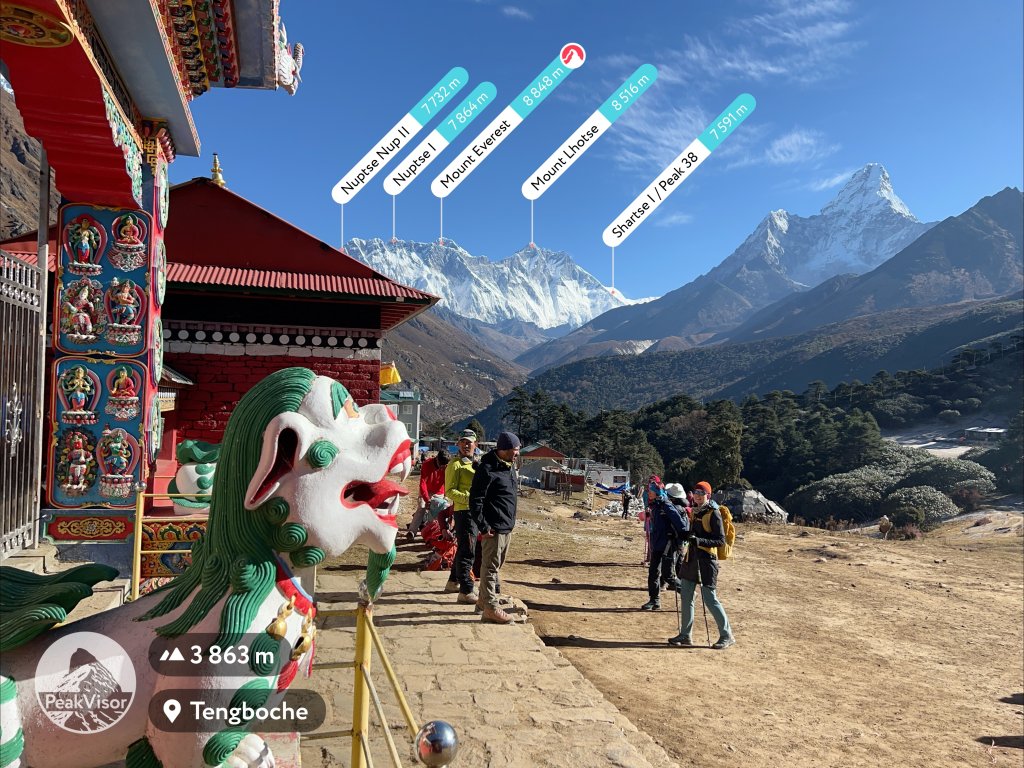Click the PeakVisor logo badge
The height and width of the screenshot is (768, 1024).
pos(85,682)
